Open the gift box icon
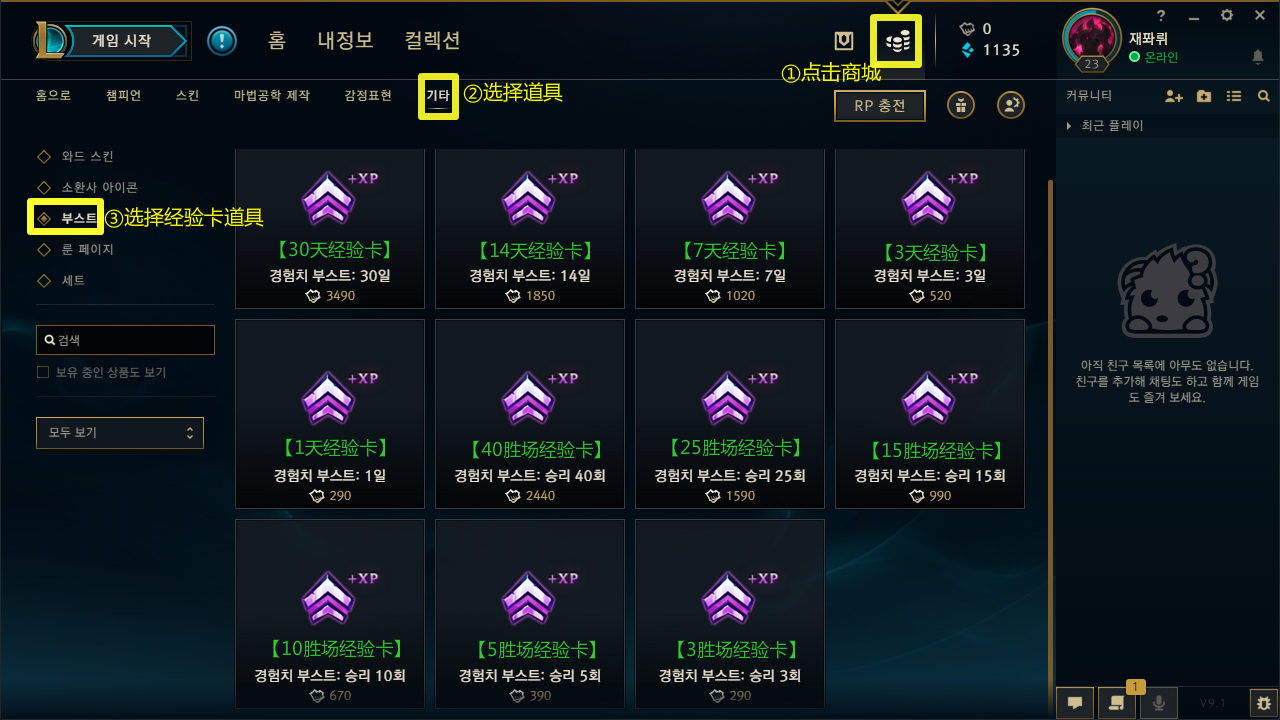 961,105
